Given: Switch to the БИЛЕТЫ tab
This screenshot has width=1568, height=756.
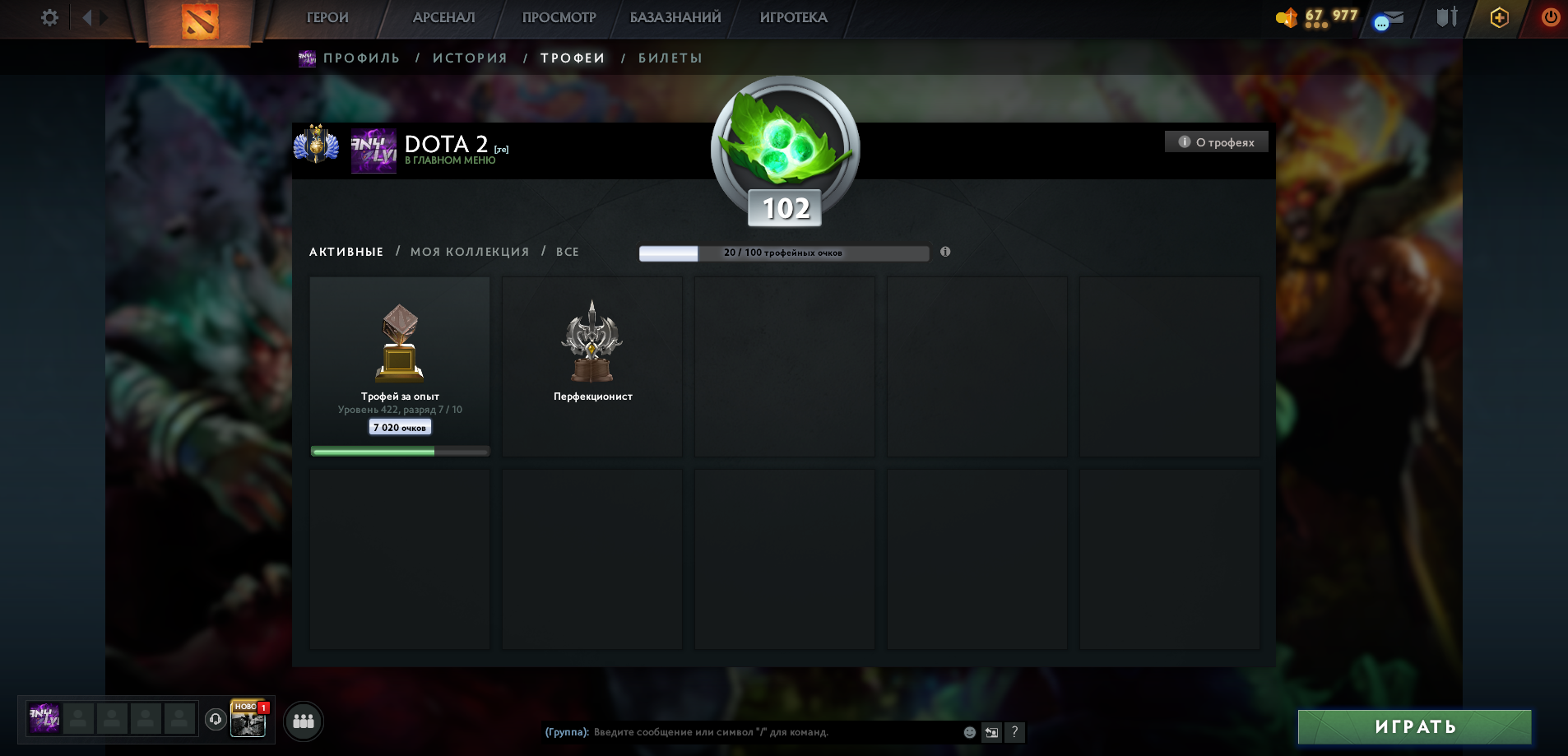Looking at the screenshot, I should click(x=670, y=58).
